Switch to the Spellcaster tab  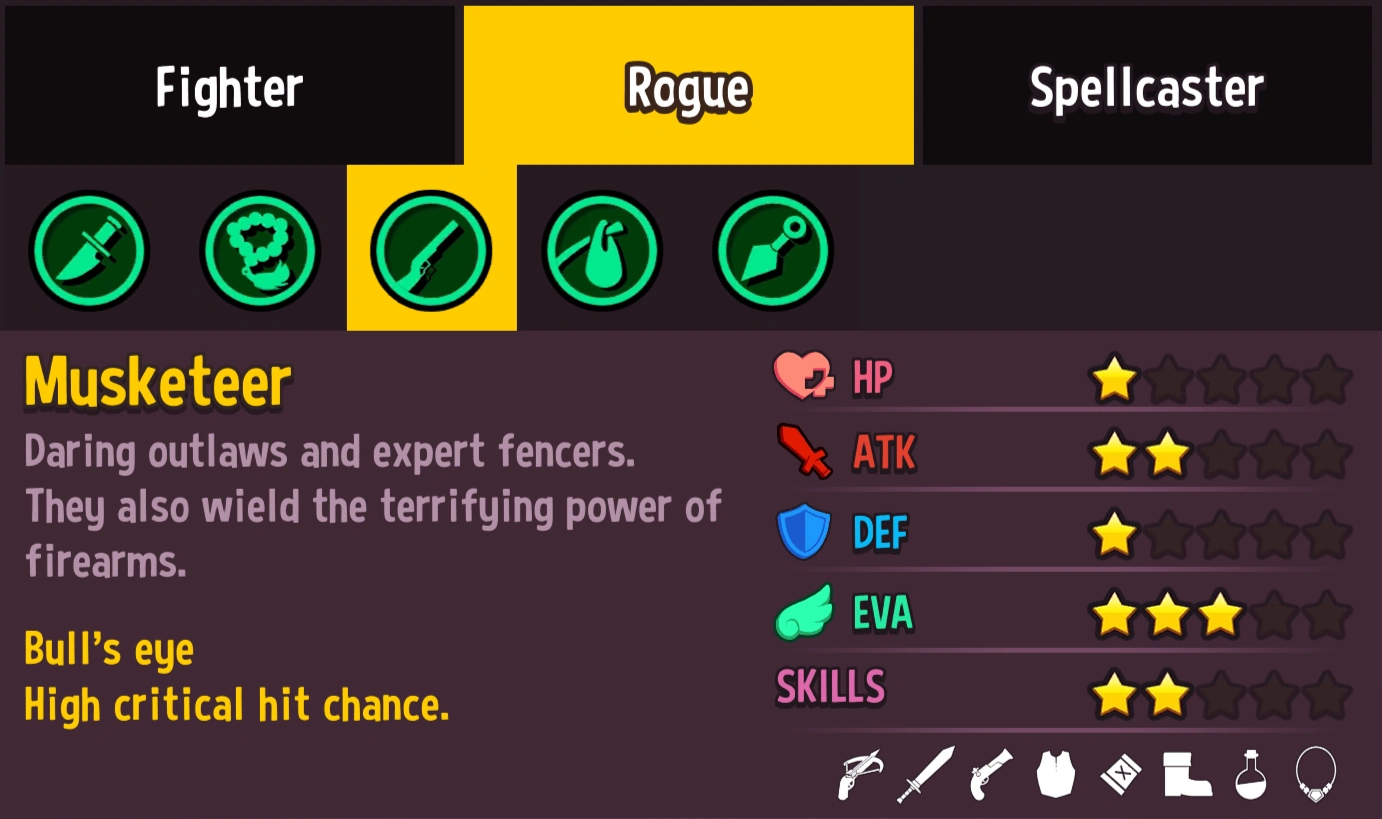click(1146, 85)
